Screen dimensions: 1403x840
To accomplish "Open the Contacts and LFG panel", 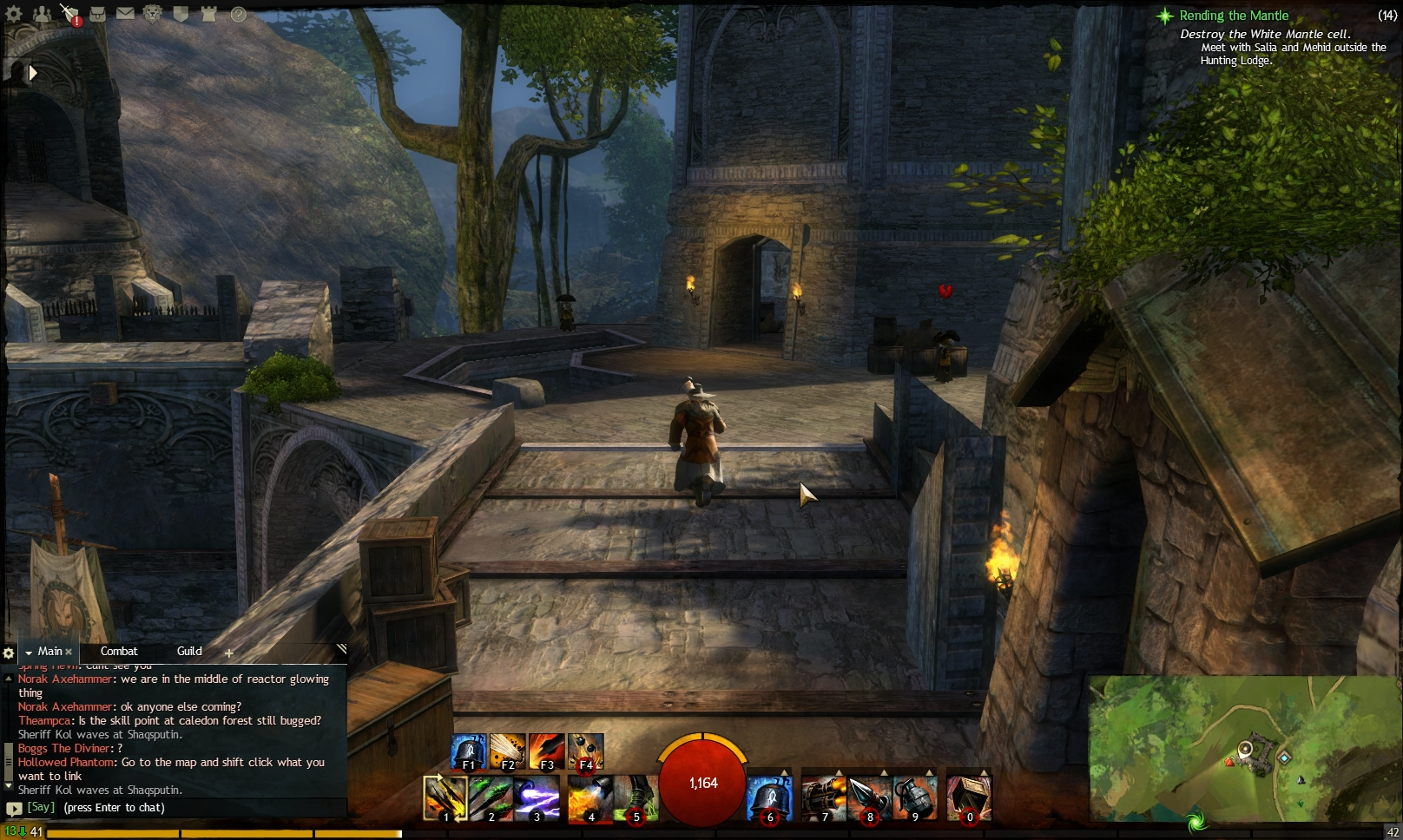I will click(41, 13).
